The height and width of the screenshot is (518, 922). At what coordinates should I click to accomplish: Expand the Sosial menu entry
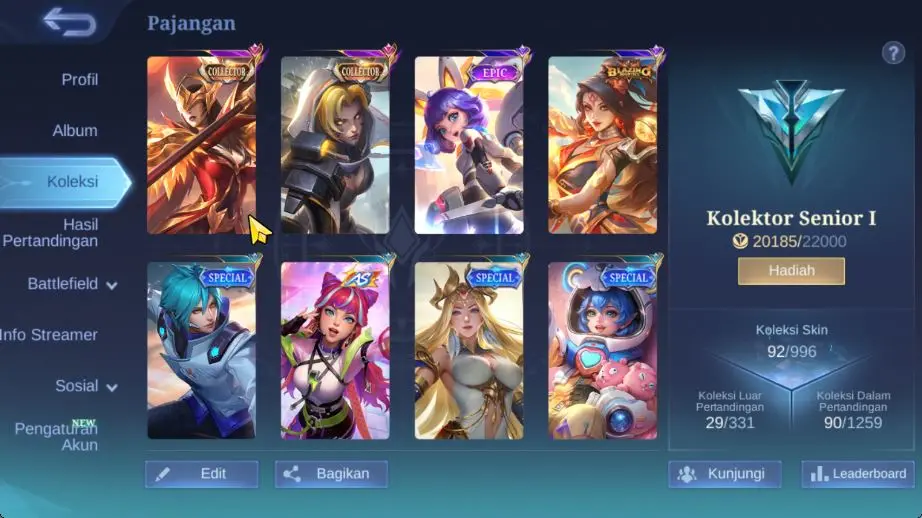point(86,386)
